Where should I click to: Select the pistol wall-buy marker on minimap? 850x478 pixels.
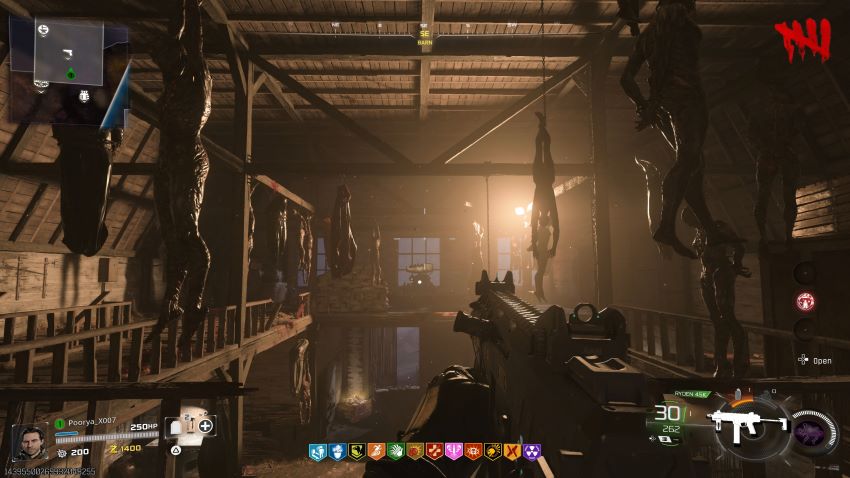coord(67,52)
